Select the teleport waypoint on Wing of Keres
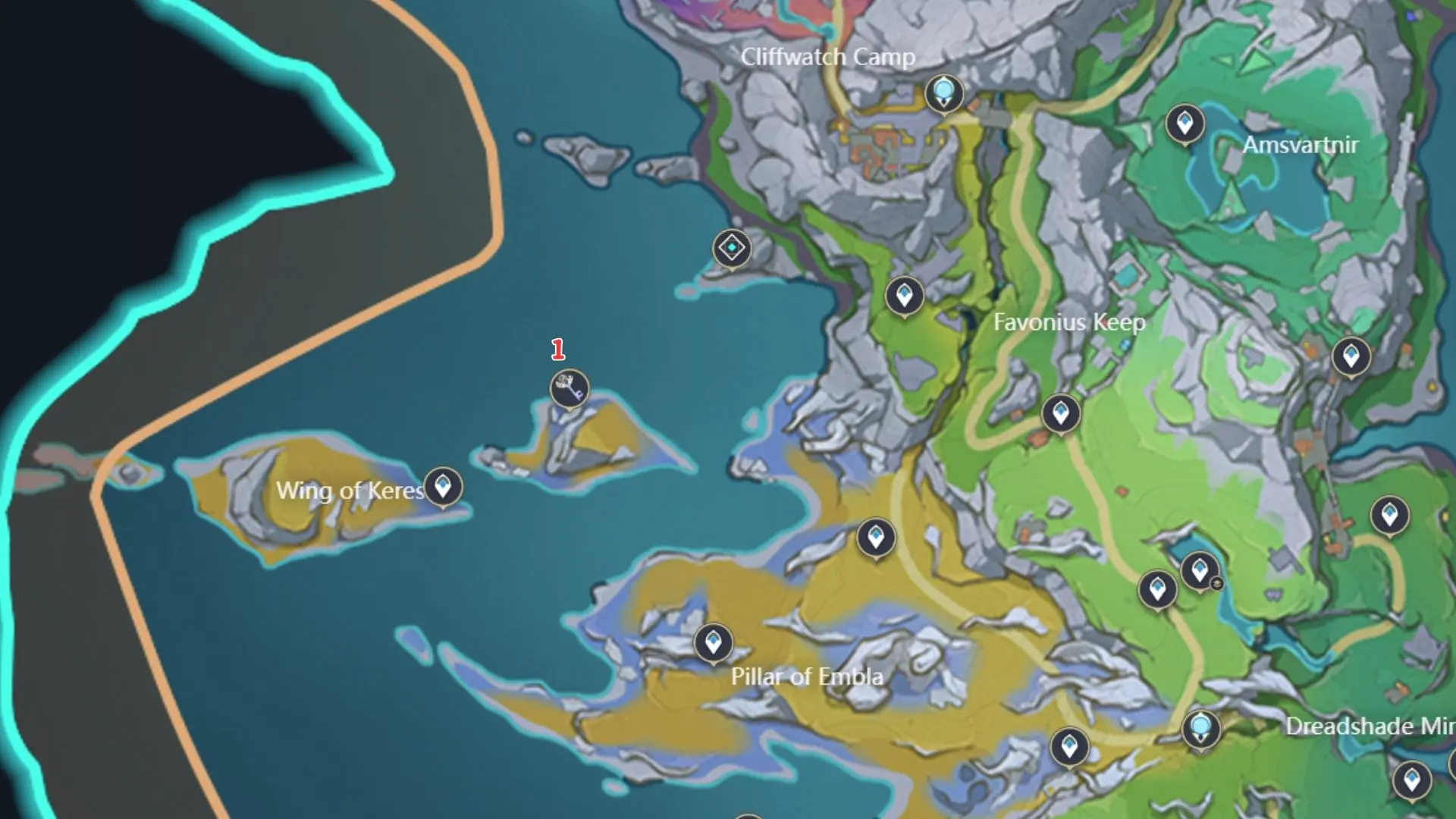The image size is (1456, 819). [x=442, y=486]
